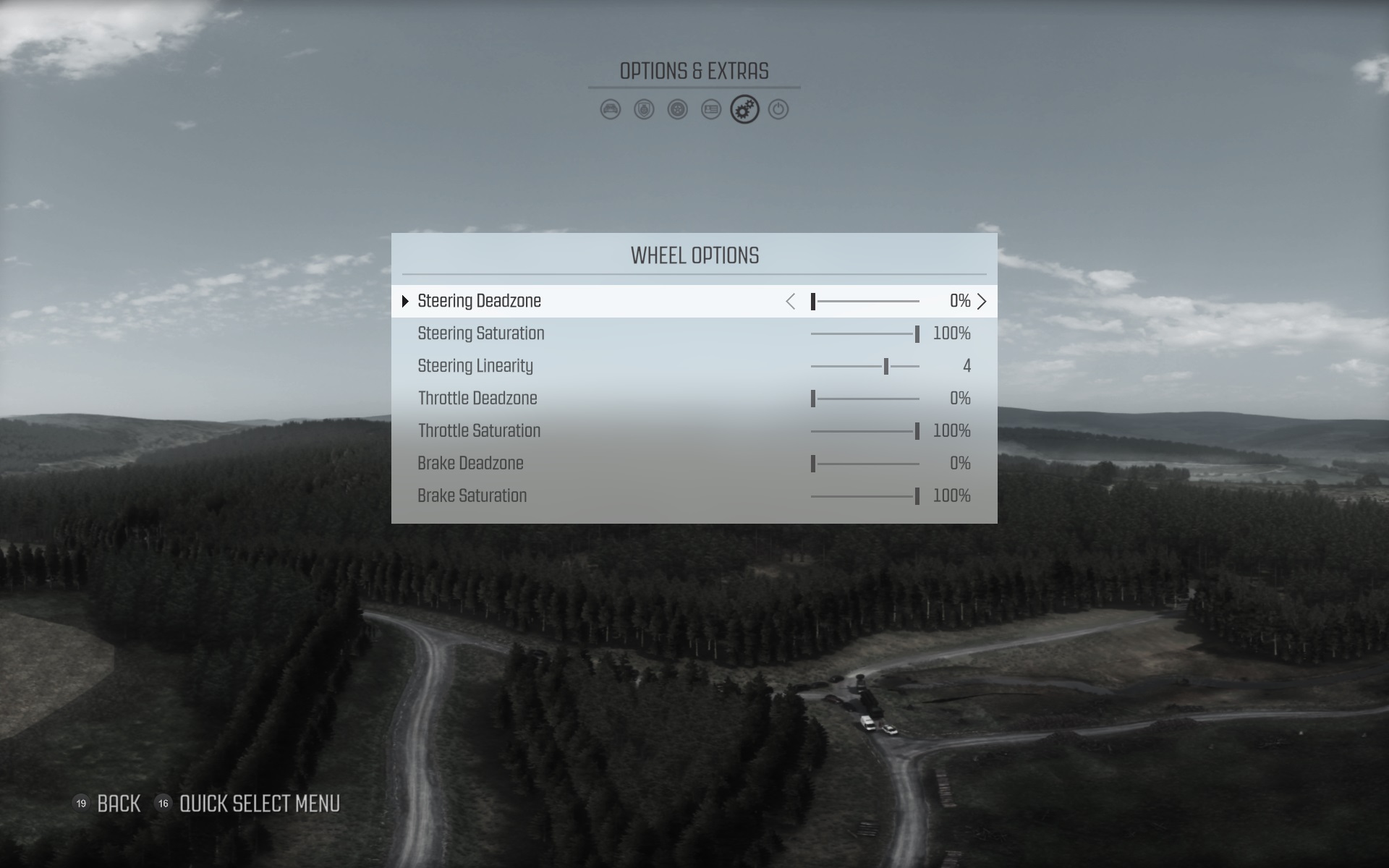The image size is (1389, 868).
Task: Click the Brake Deadzone slider
Action: coord(865,464)
